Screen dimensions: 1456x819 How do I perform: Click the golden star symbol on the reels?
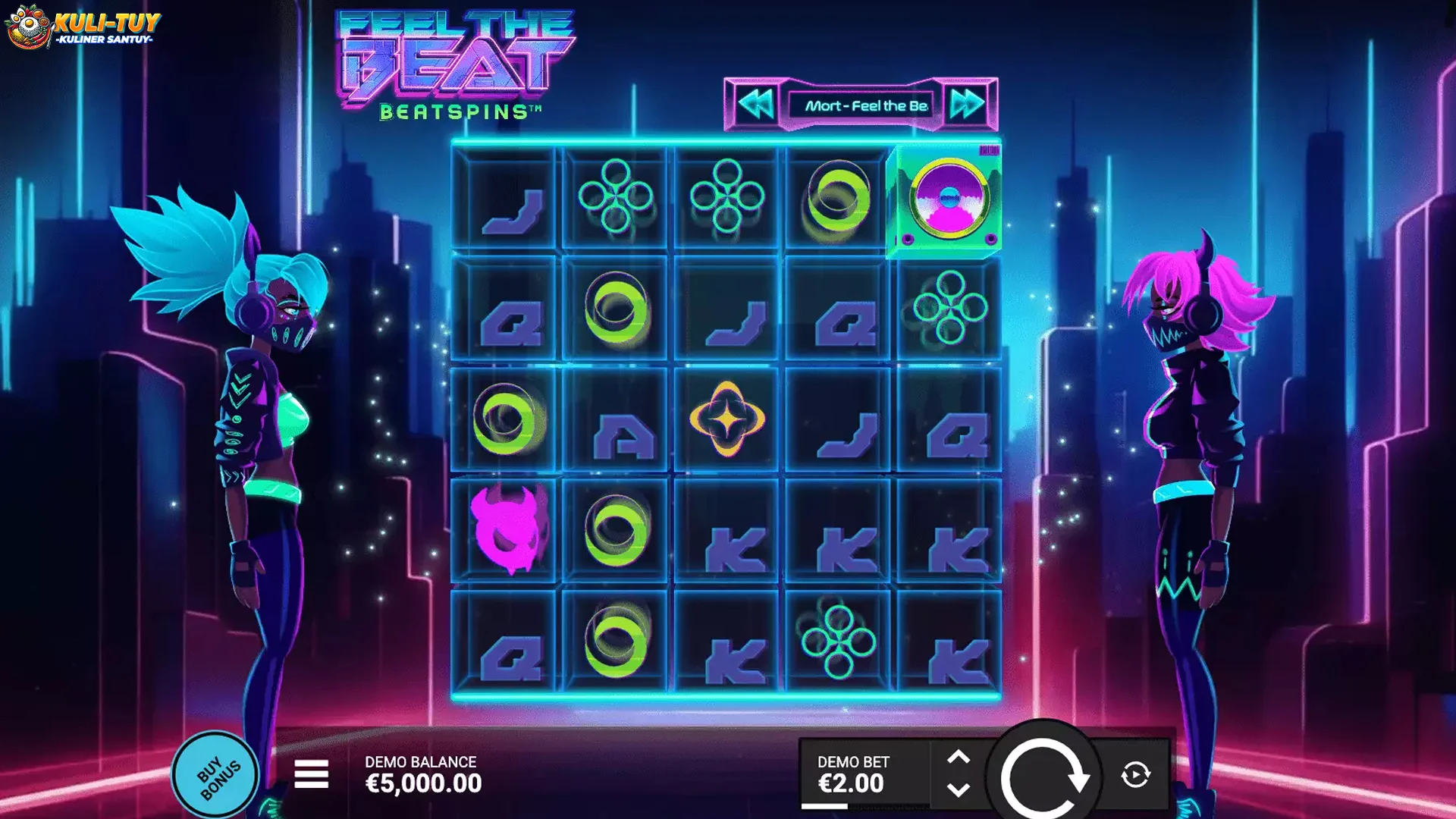(730, 418)
